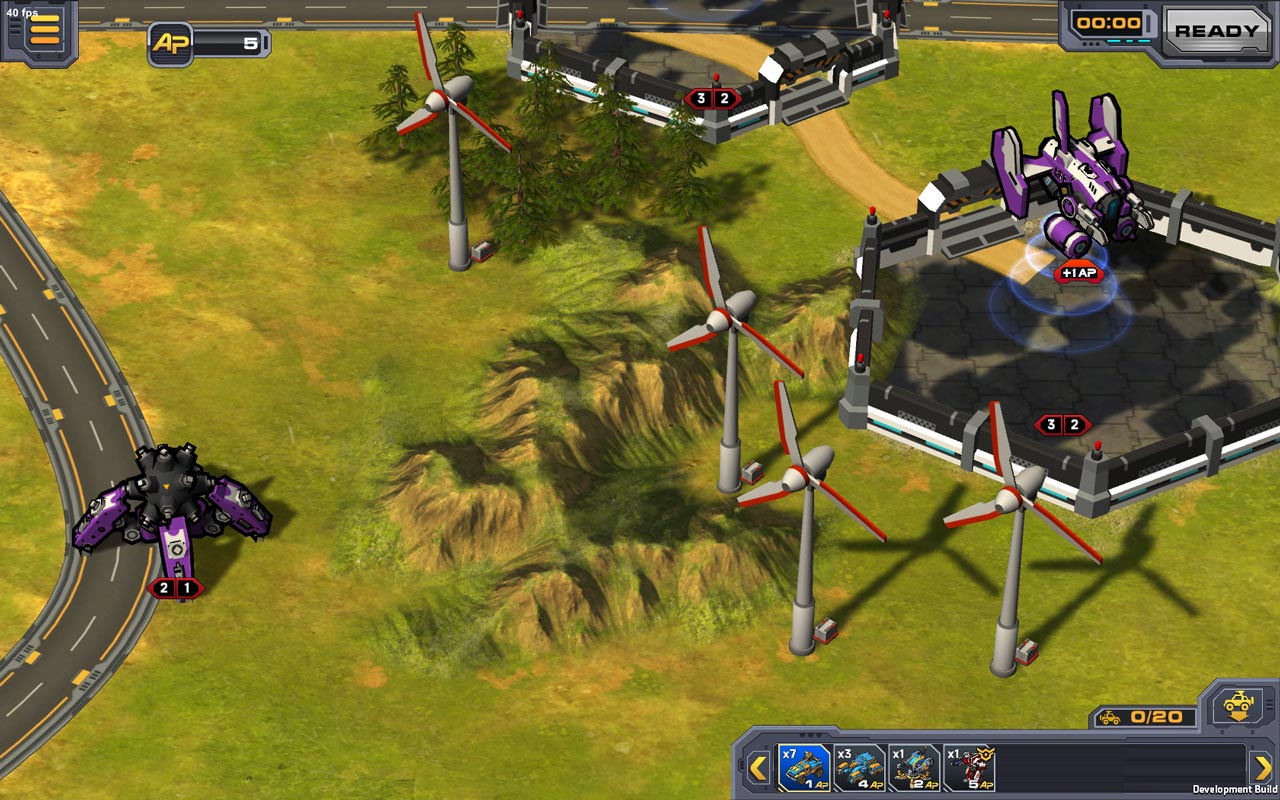Select the red mech card costing 5 AP

click(x=969, y=768)
